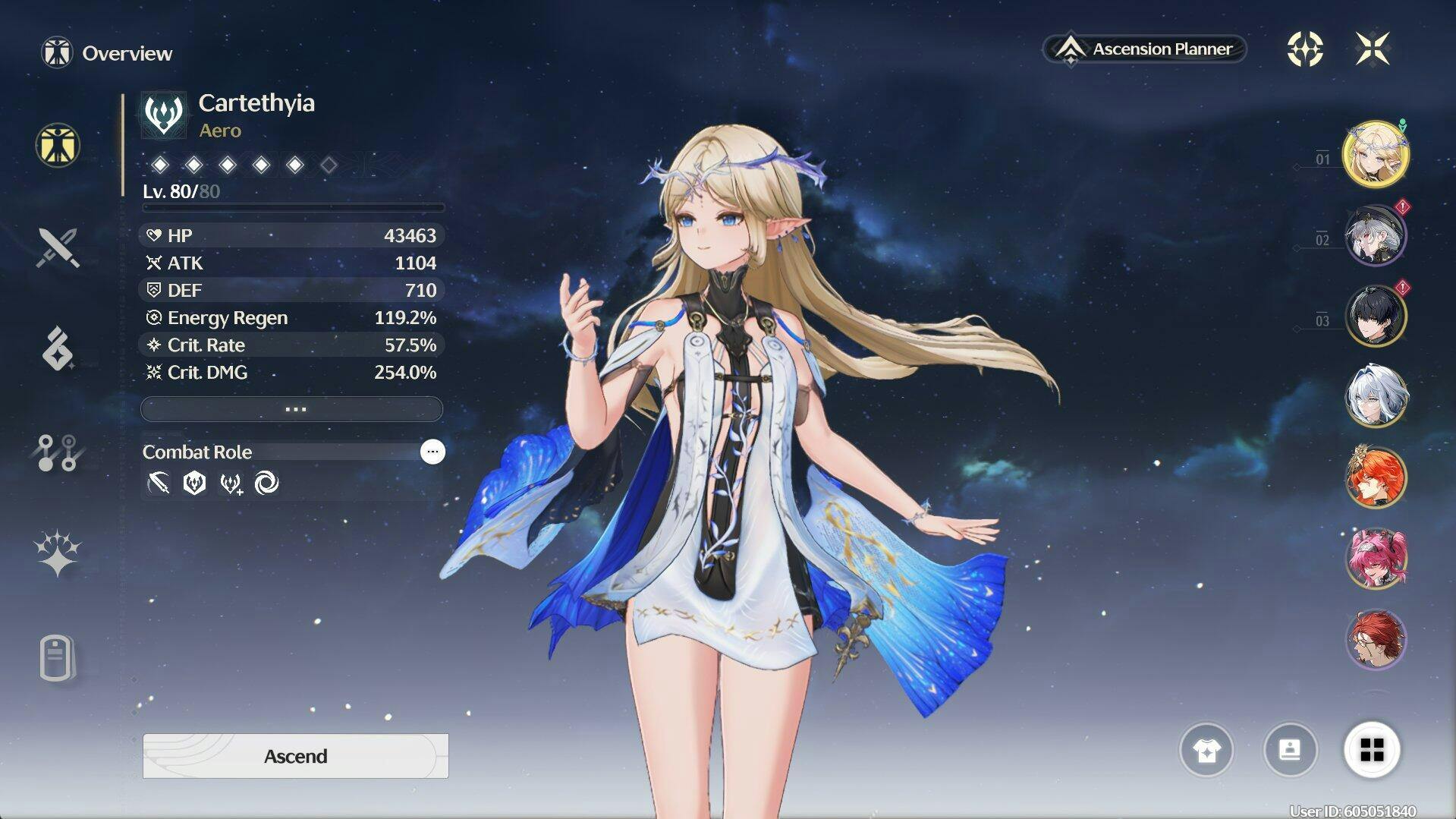Select the Overview body-figure tab
The width and height of the screenshot is (1456, 819).
(x=58, y=145)
